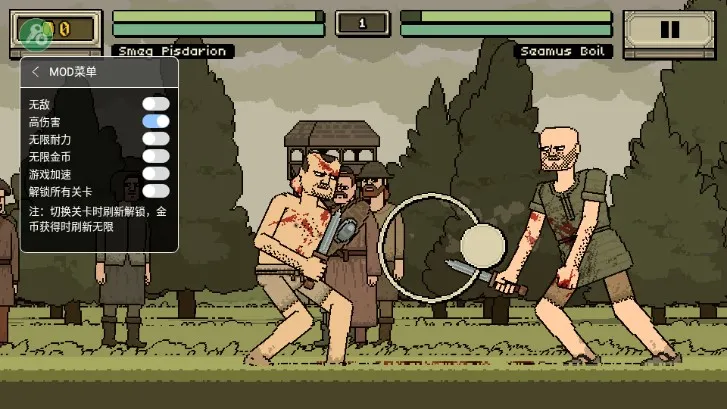The width and height of the screenshot is (727, 409).
Task: Activate the 游戏加速 game speed toggle
Action: click(x=155, y=173)
